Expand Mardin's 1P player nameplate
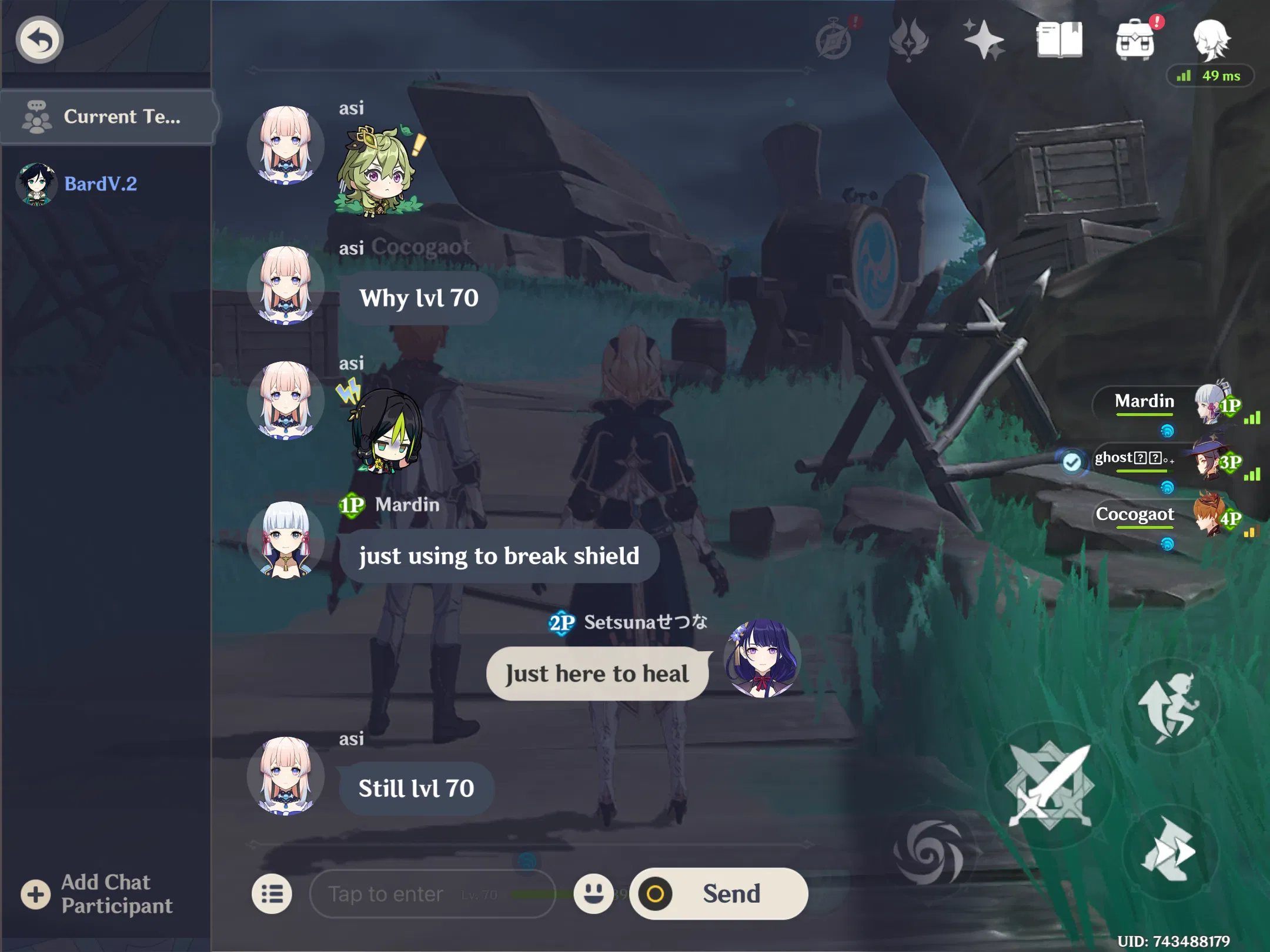 tap(1144, 401)
